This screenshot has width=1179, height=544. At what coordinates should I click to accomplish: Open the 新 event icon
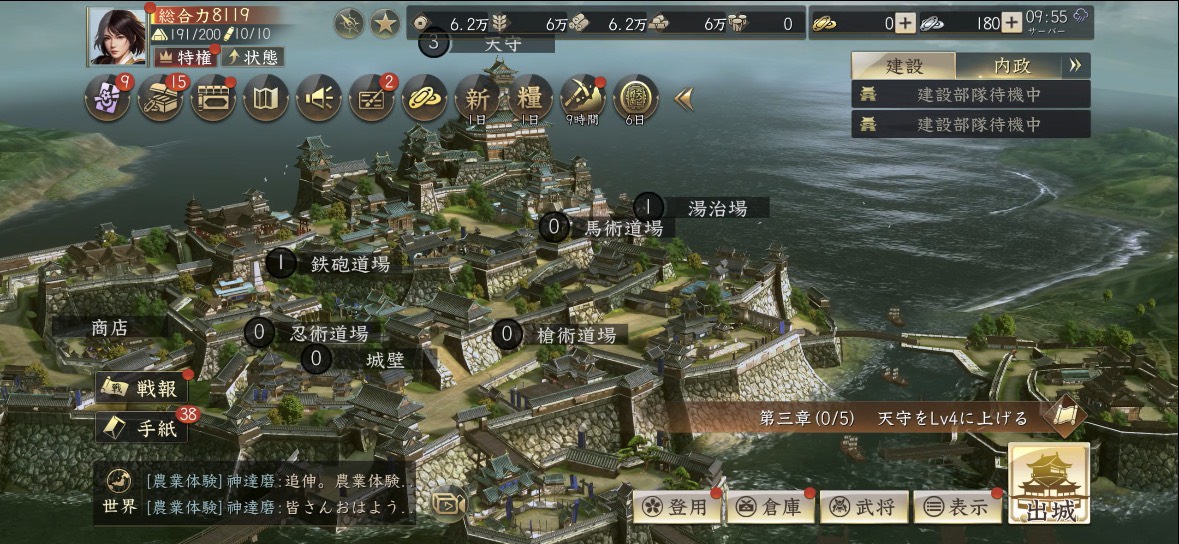pyautogui.click(x=477, y=99)
